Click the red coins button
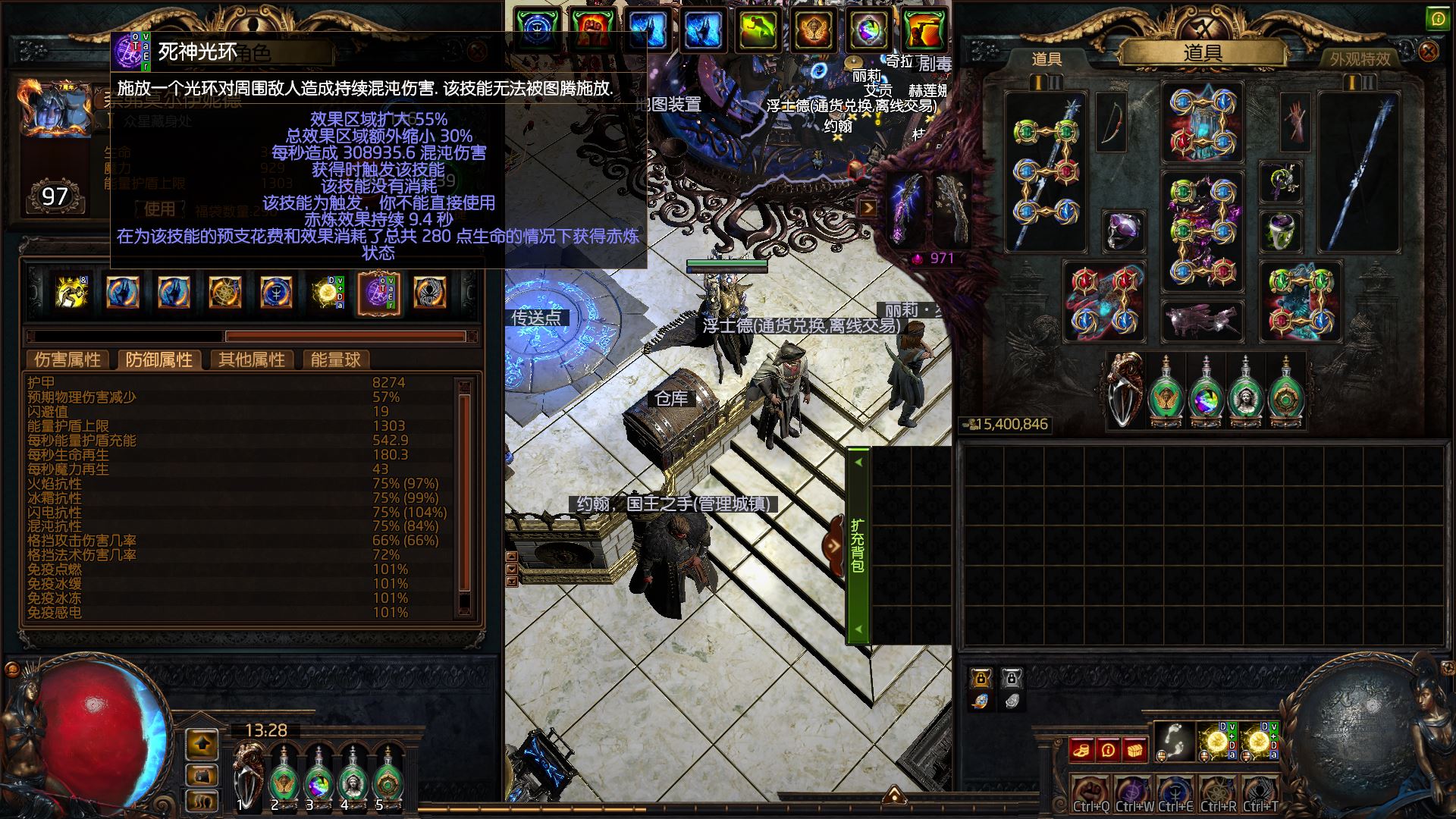The image size is (1456, 819). click(1082, 750)
